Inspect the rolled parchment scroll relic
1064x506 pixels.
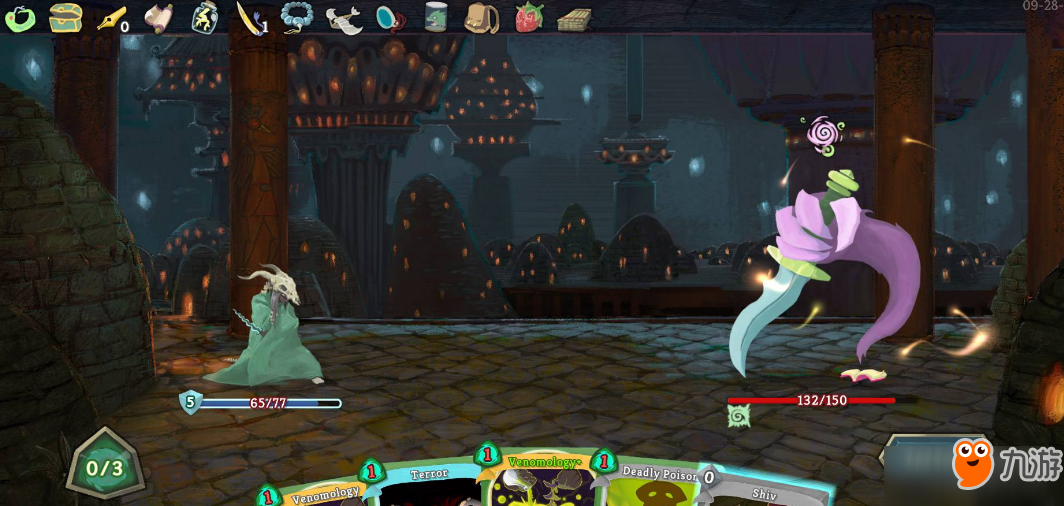[158, 17]
